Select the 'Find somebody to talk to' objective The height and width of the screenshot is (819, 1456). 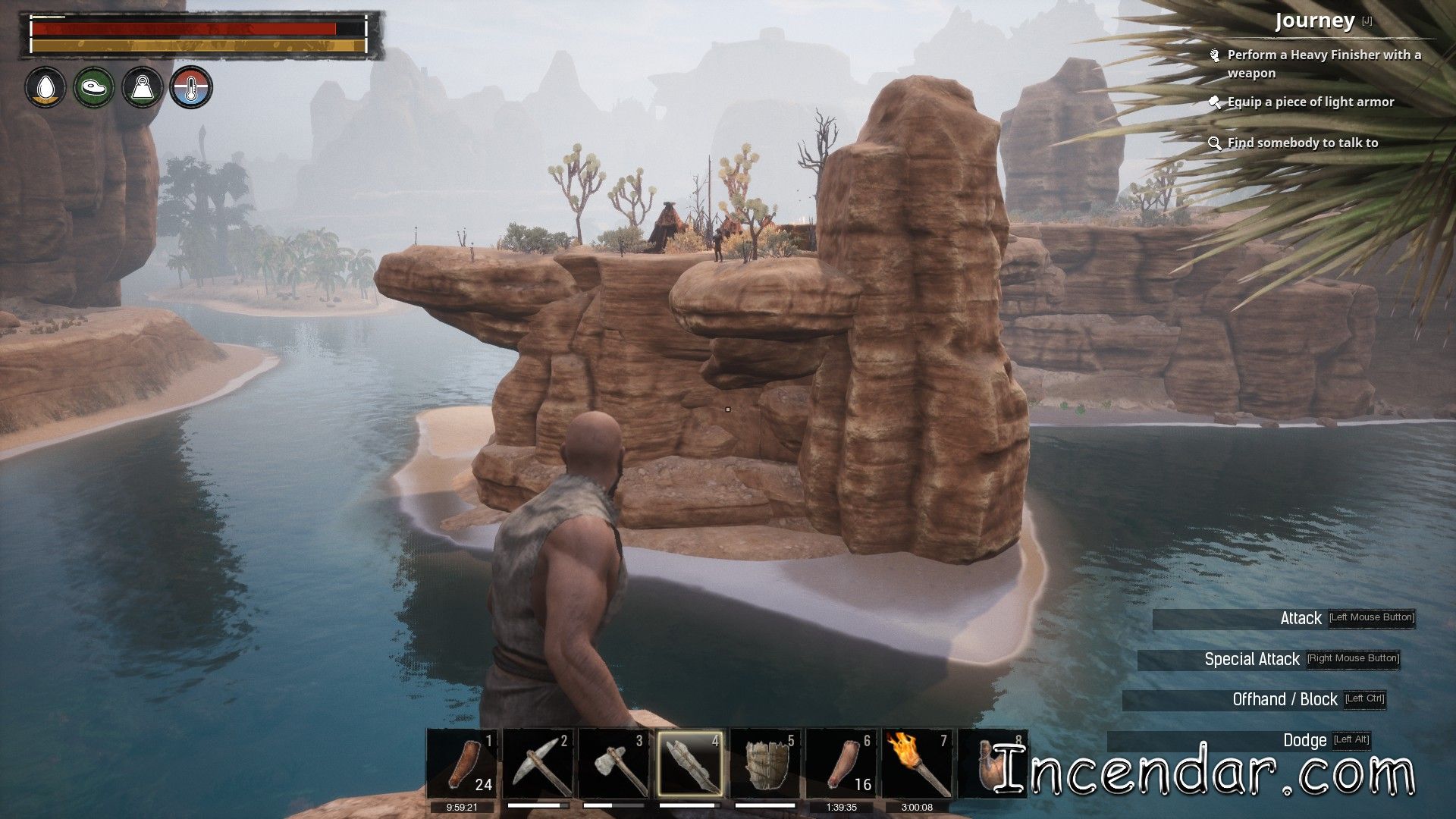[x=1302, y=143]
